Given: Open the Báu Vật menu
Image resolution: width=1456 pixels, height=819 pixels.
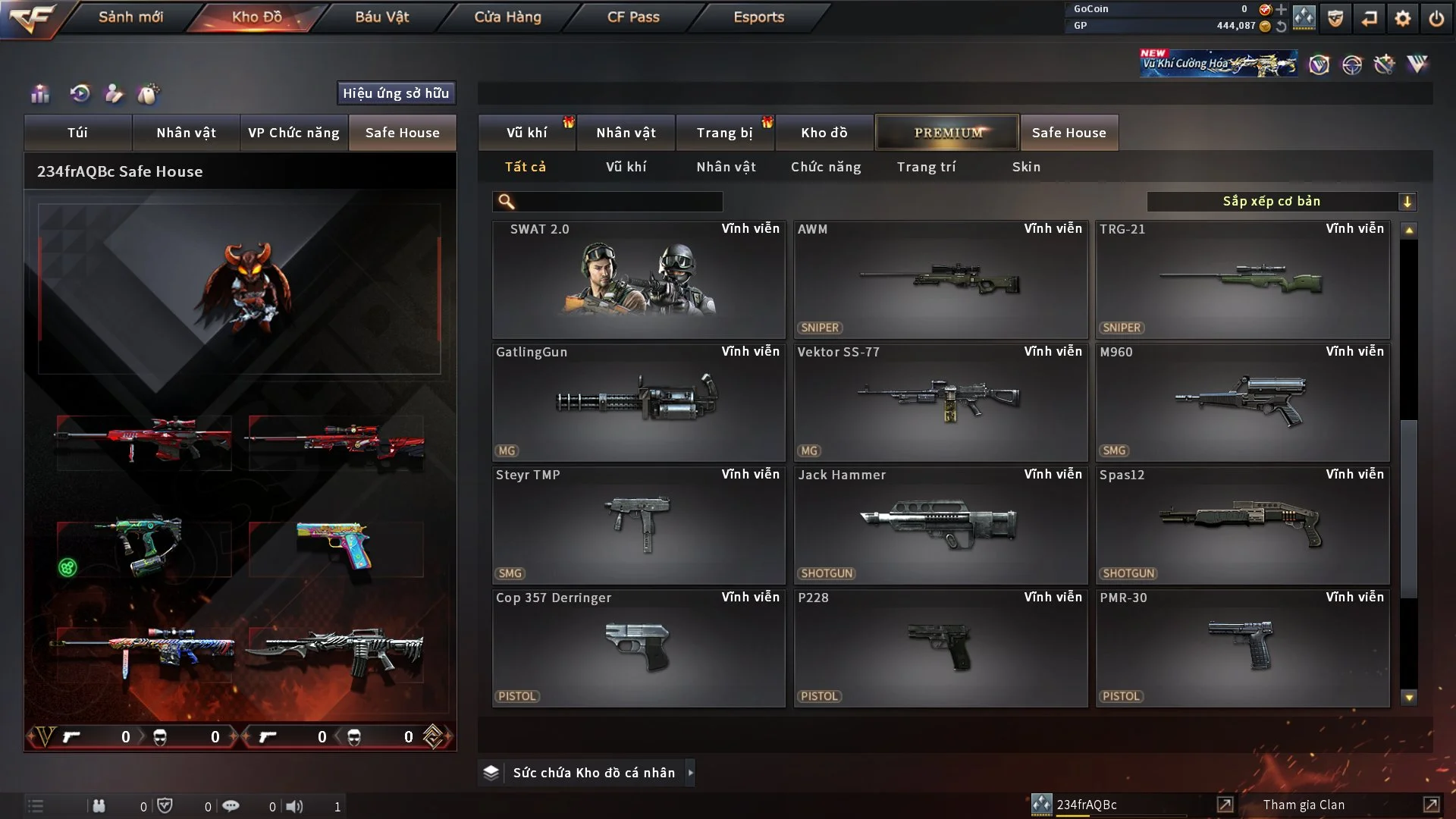Looking at the screenshot, I should (x=381, y=17).
